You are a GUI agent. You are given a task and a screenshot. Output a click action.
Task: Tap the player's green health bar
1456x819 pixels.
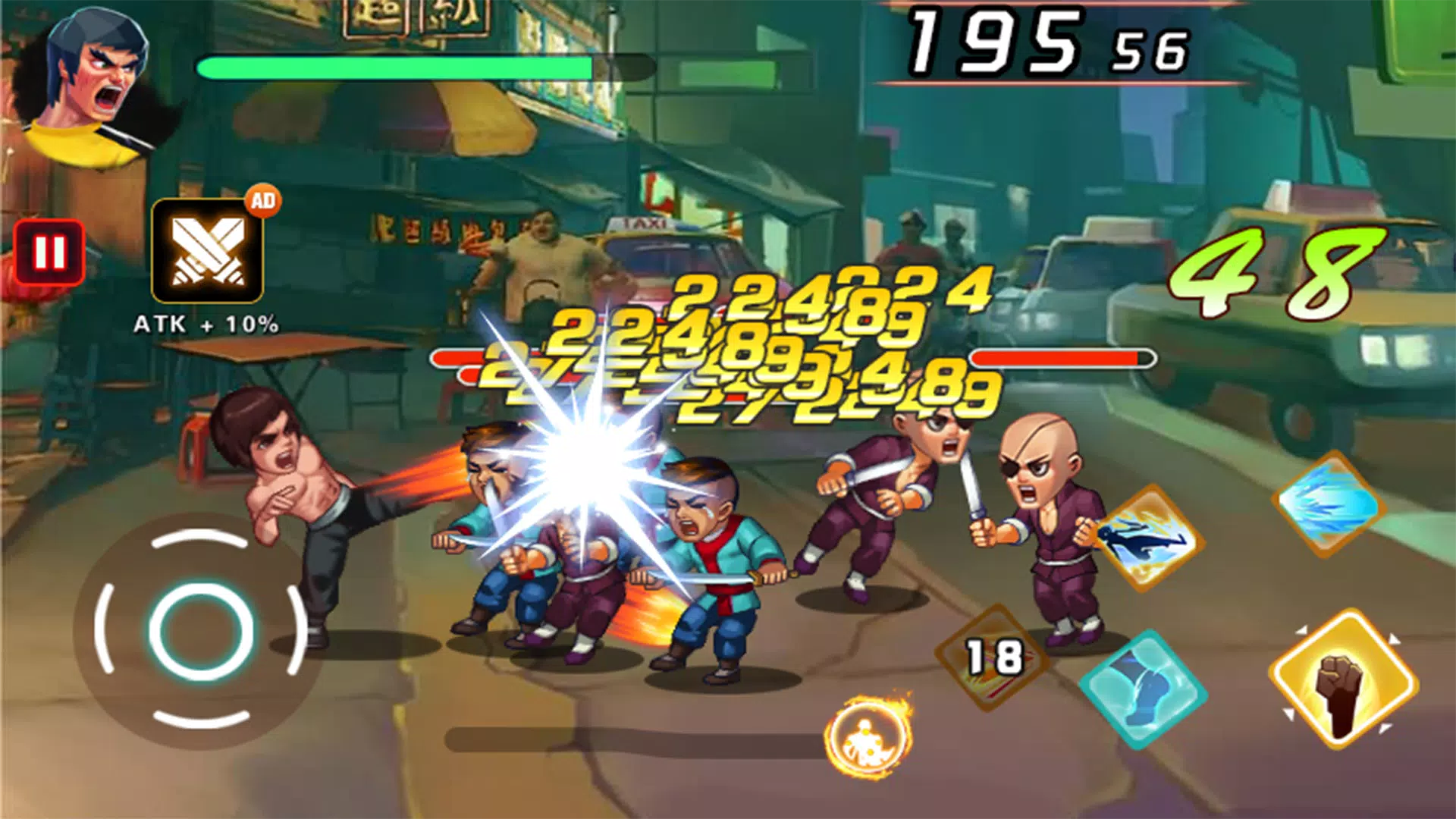(394, 68)
